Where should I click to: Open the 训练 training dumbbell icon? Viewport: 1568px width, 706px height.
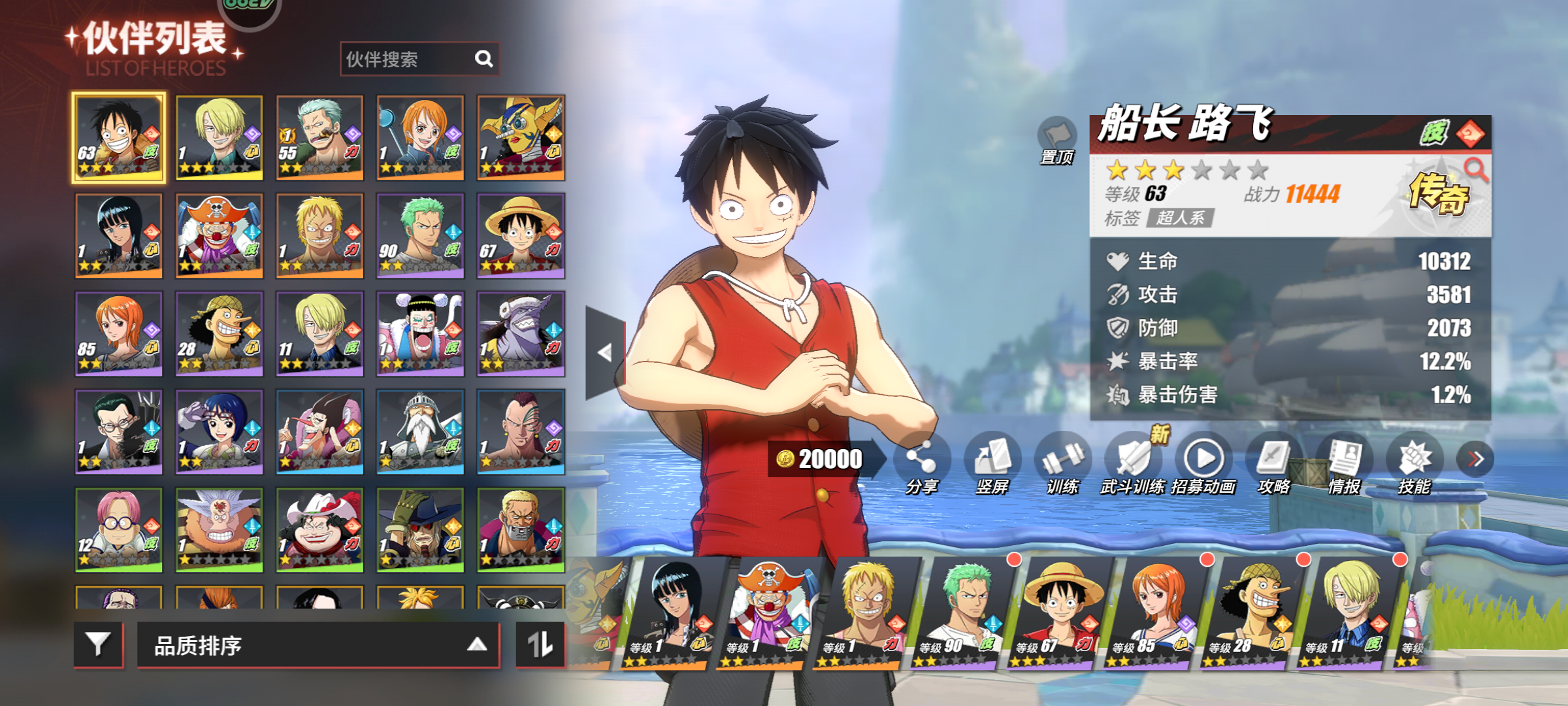[x=1062, y=461]
